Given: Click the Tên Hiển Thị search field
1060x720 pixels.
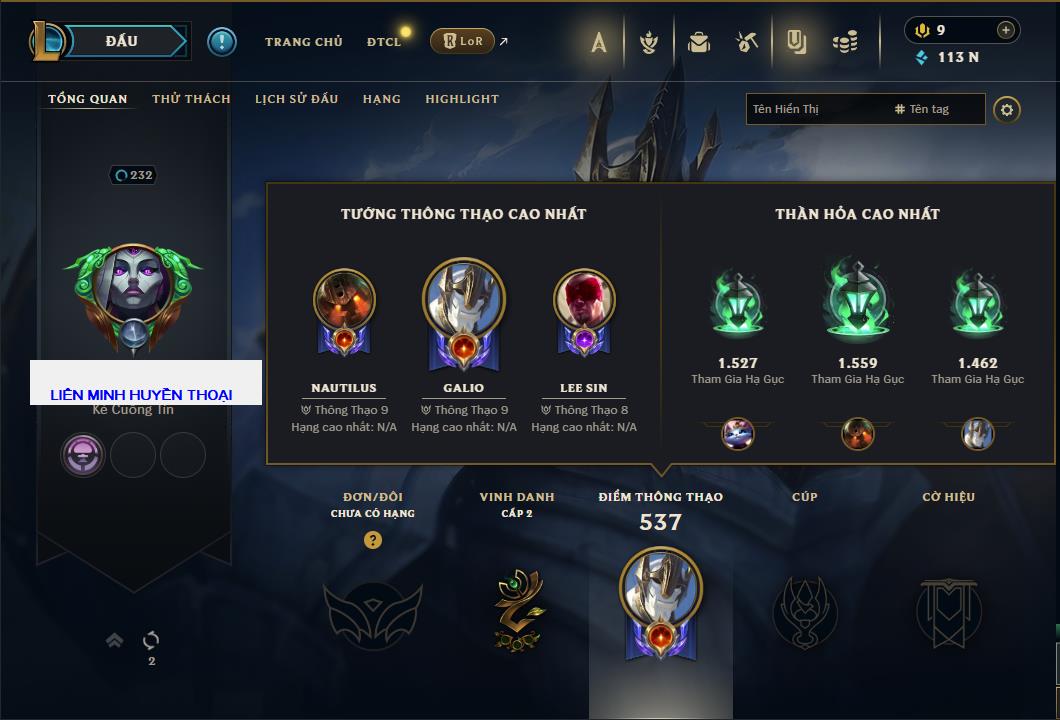Looking at the screenshot, I should tap(815, 109).
